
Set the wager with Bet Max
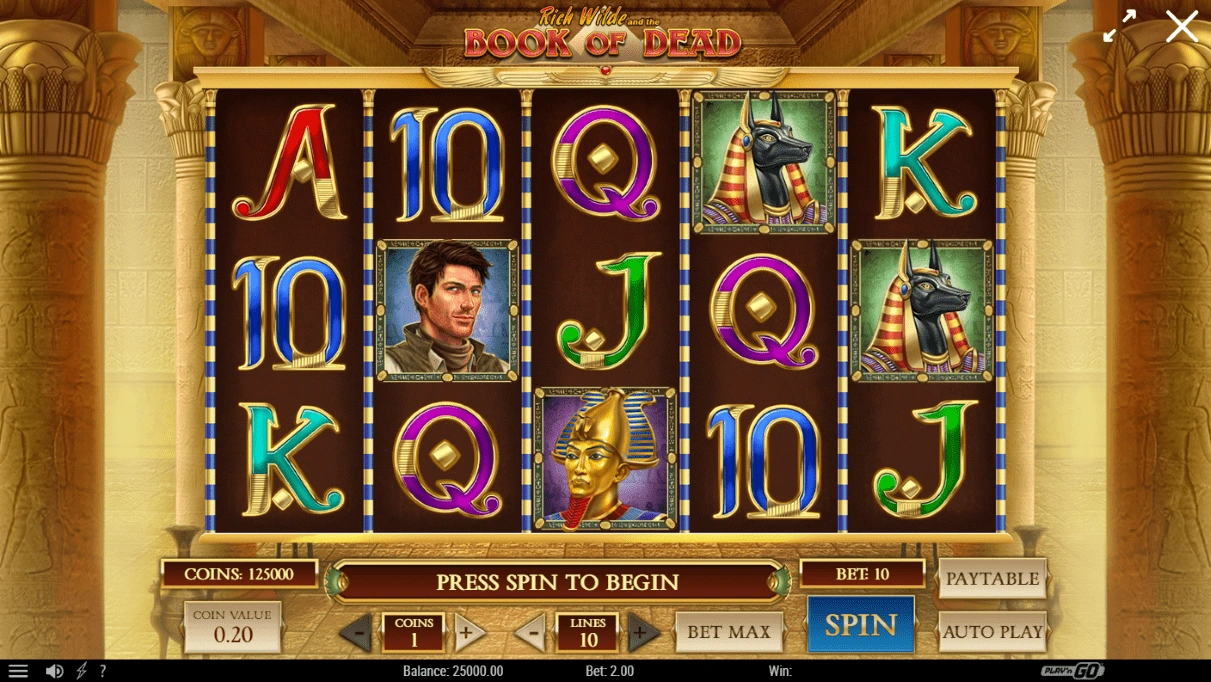pyautogui.click(x=728, y=632)
